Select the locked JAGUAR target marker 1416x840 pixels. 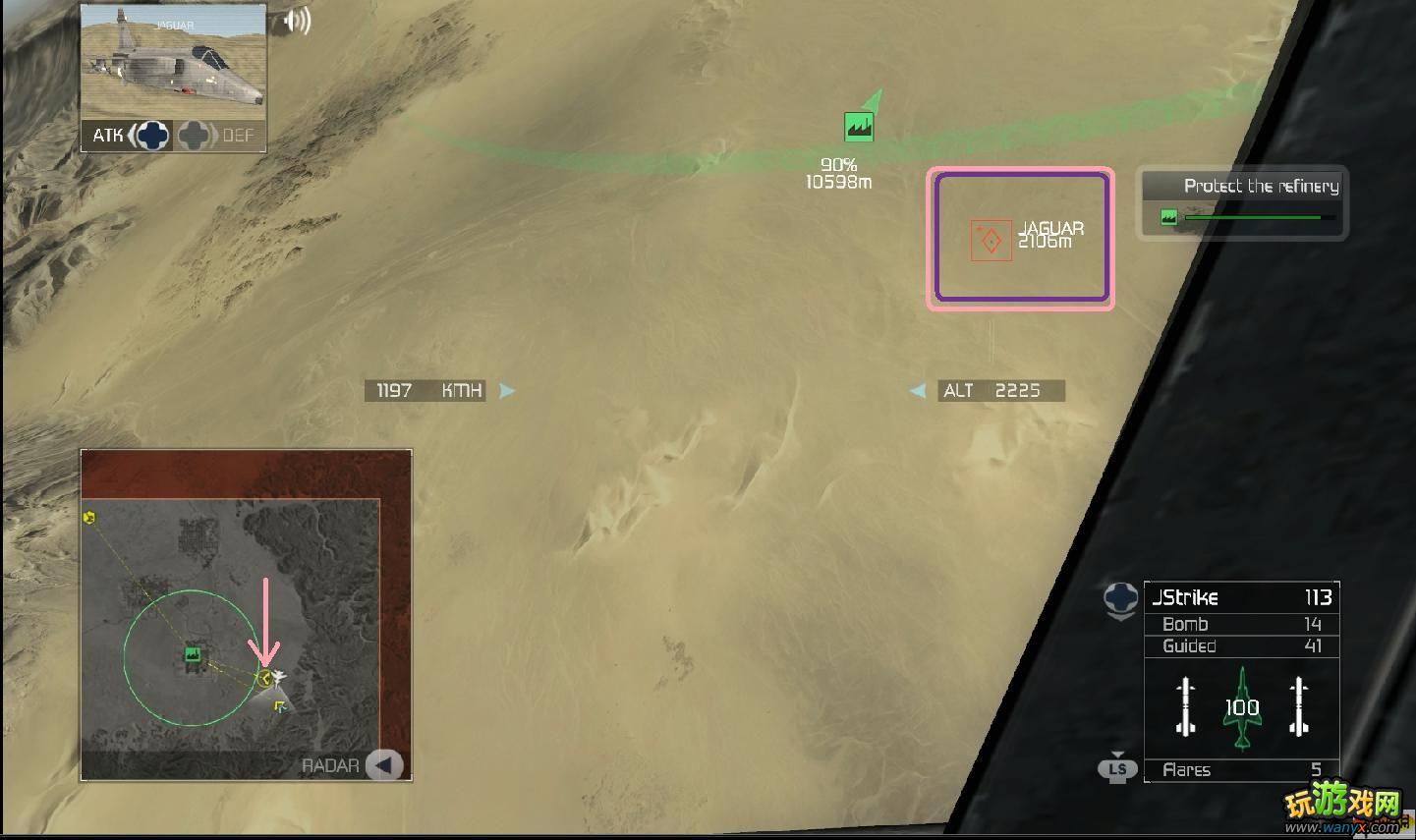(991, 240)
